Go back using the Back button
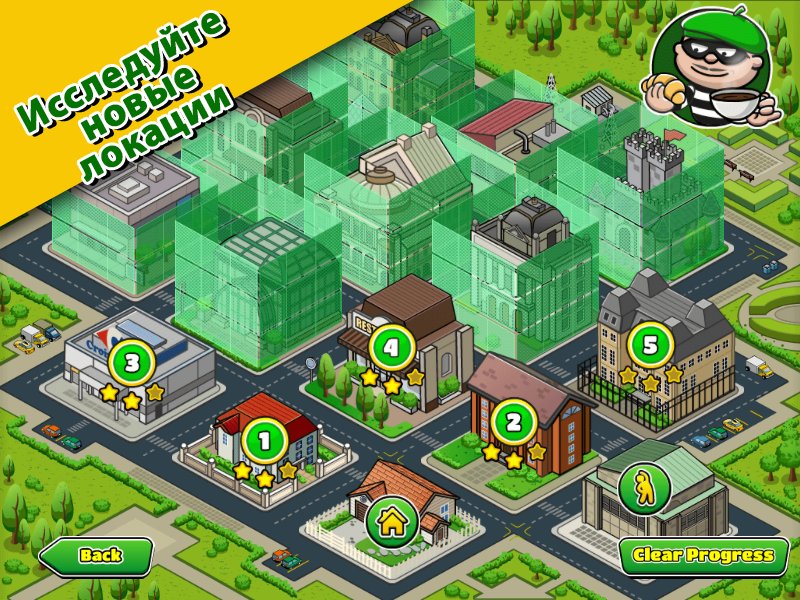The width and height of the screenshot is (800, 600). (x=96, y=555)
